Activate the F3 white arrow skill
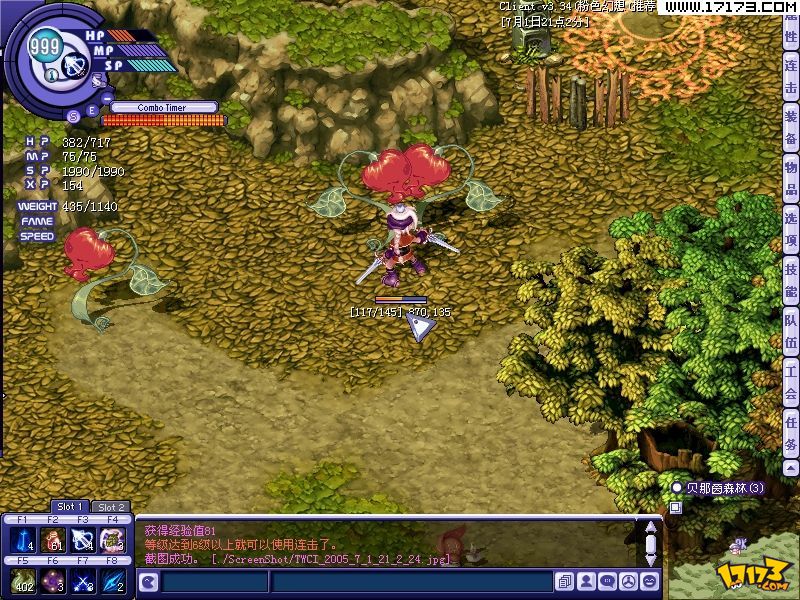This screenshot has height=600, width=800. point(83,541)
